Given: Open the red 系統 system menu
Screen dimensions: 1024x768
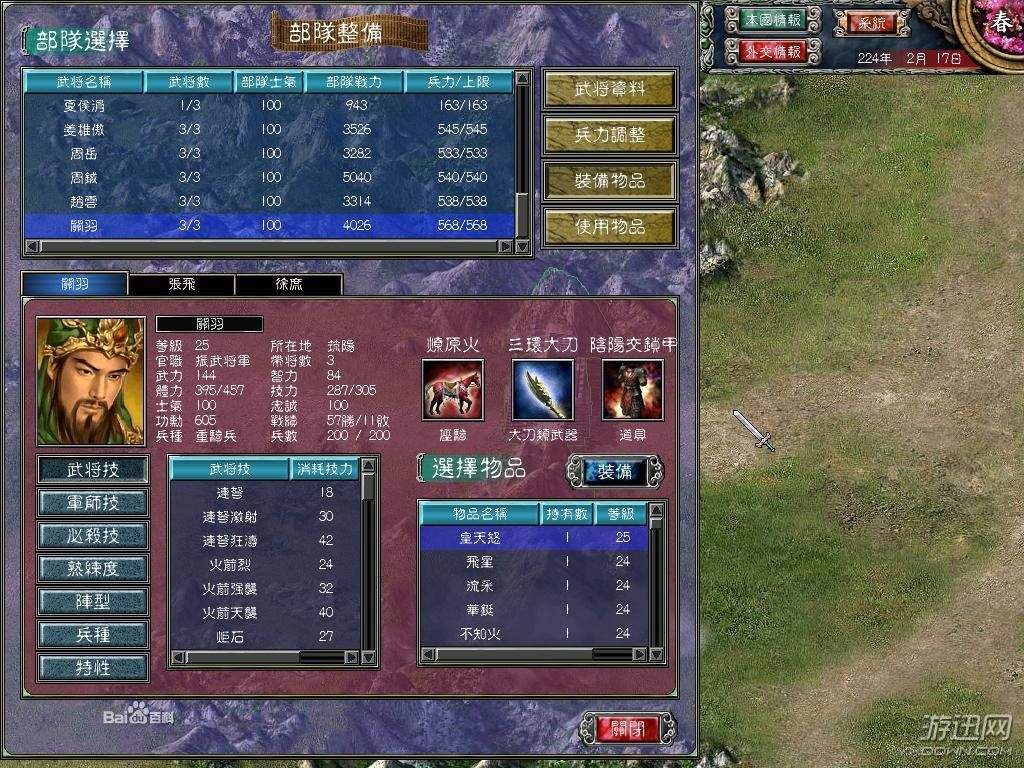Looking at the screenshot, I should point(866,21).
